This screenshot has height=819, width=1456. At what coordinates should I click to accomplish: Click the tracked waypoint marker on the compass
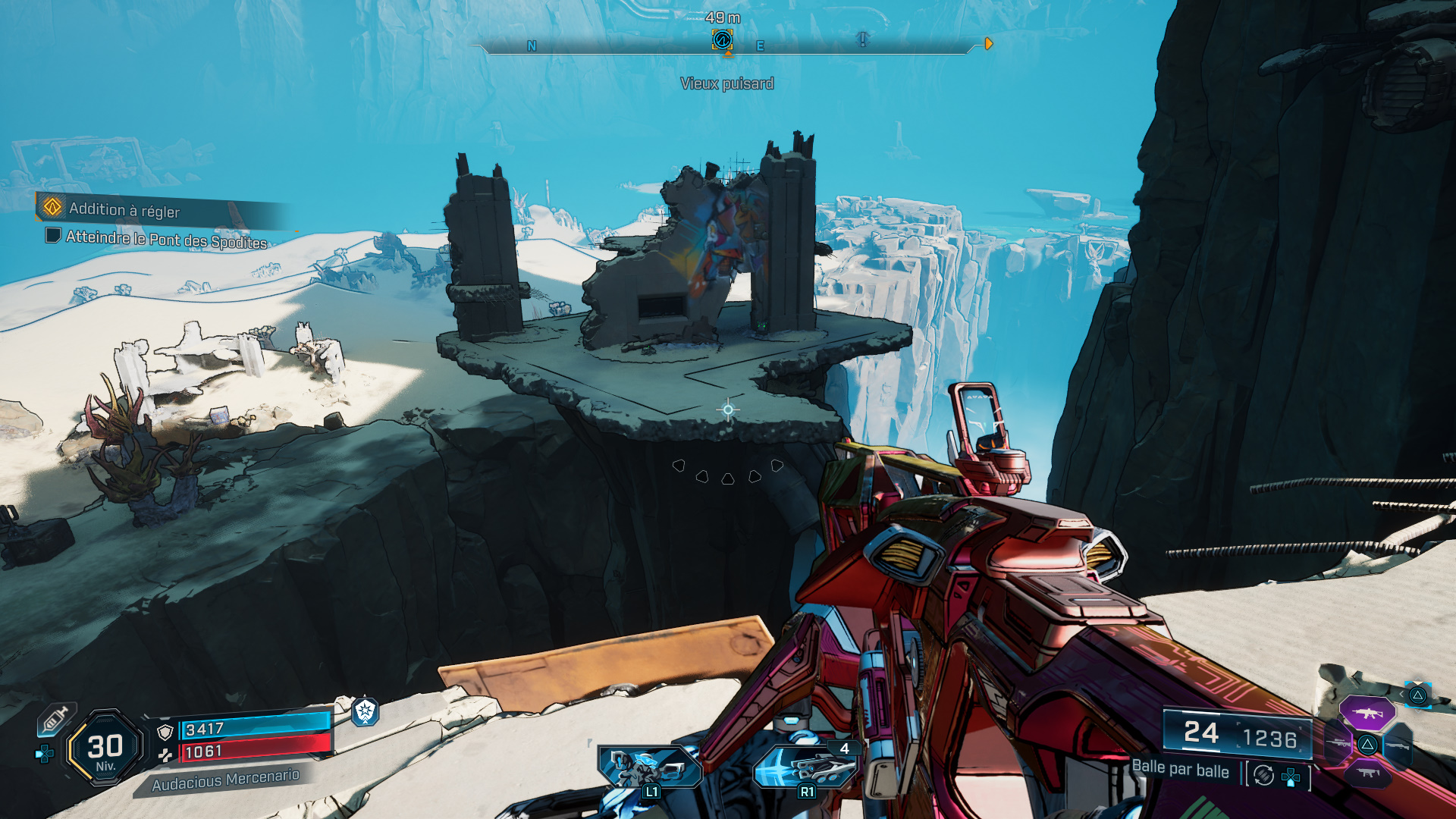click(722, 39)
